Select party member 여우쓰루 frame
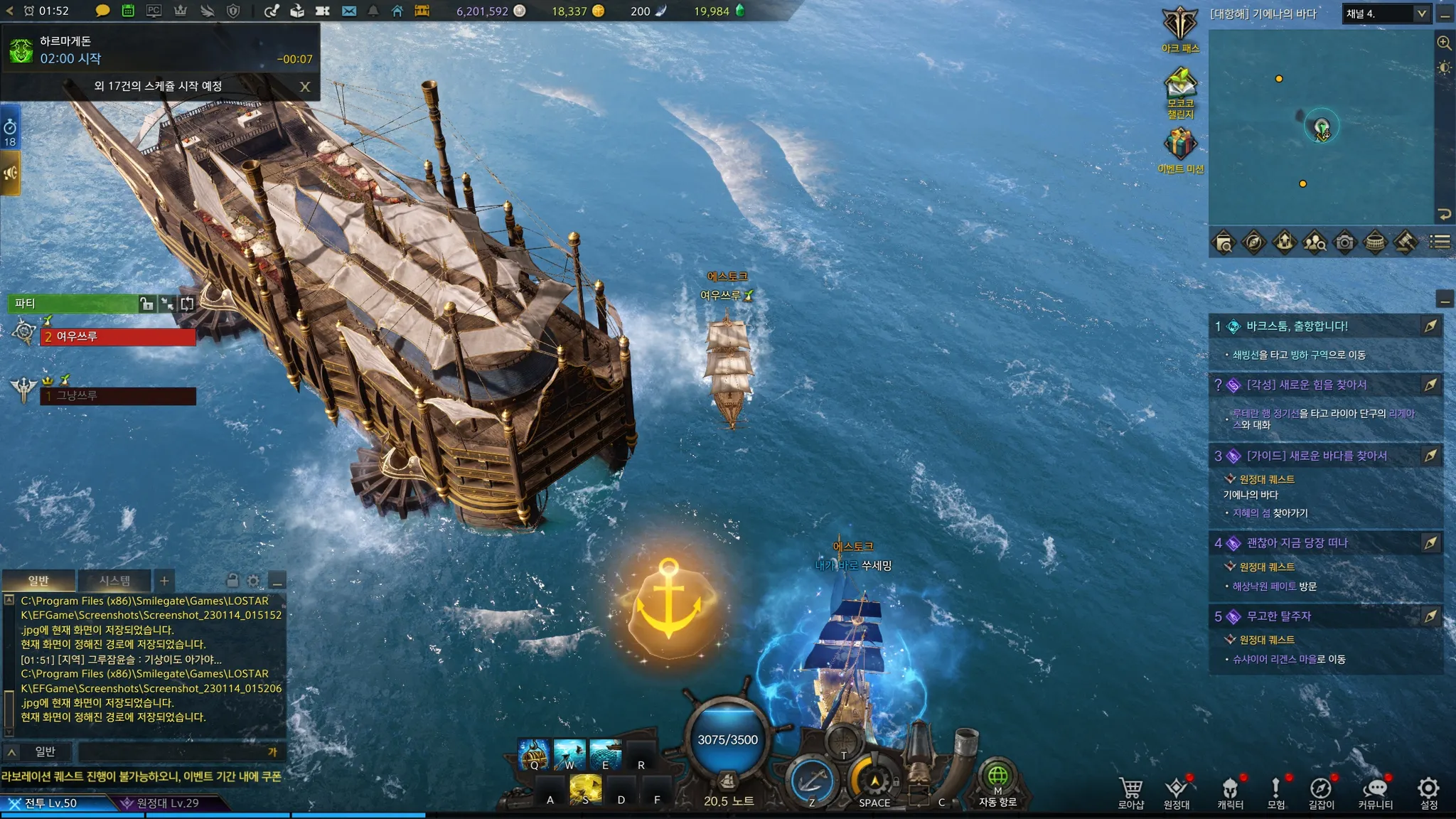Screen dimensions: 1456x819 (118, 337)
